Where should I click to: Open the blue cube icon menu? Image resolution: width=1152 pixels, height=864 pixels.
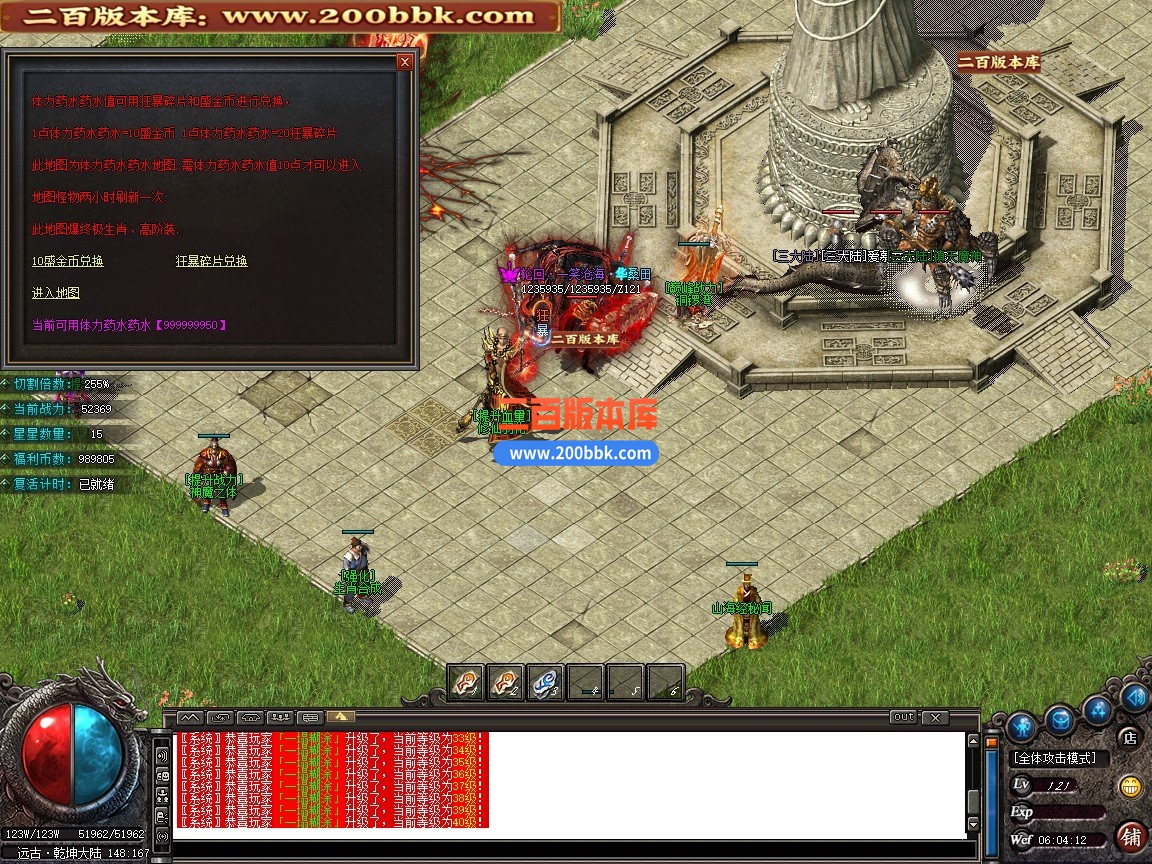coord(1060,719)
